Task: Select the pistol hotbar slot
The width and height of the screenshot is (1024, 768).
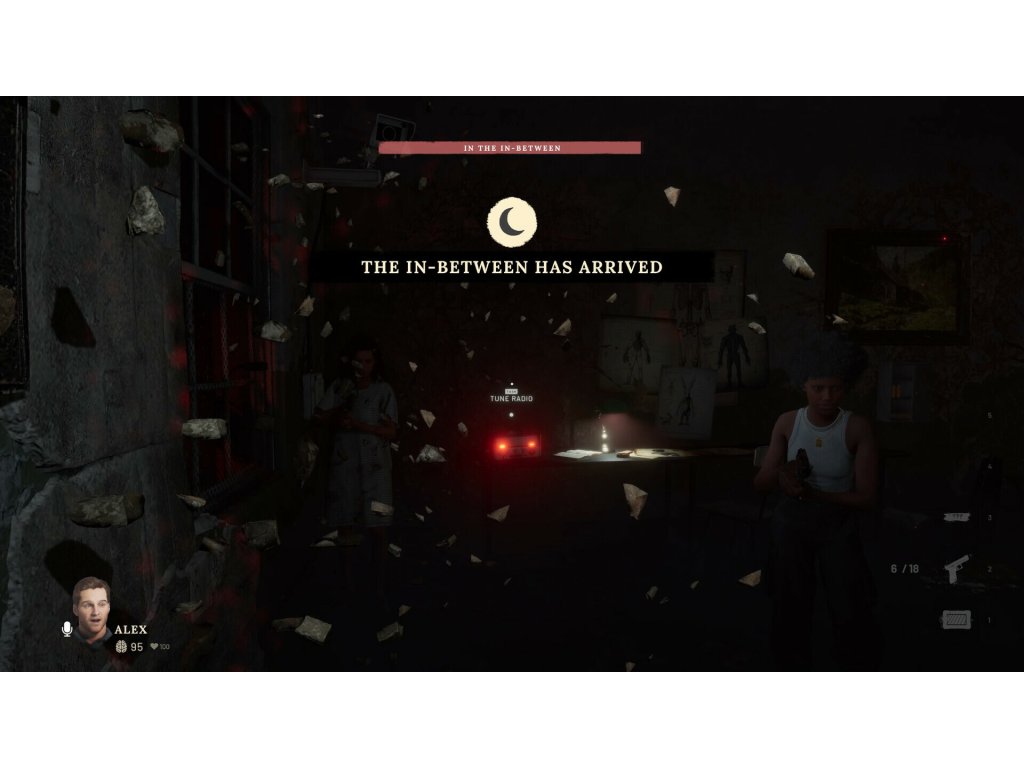Action: [x=956, y=568]
